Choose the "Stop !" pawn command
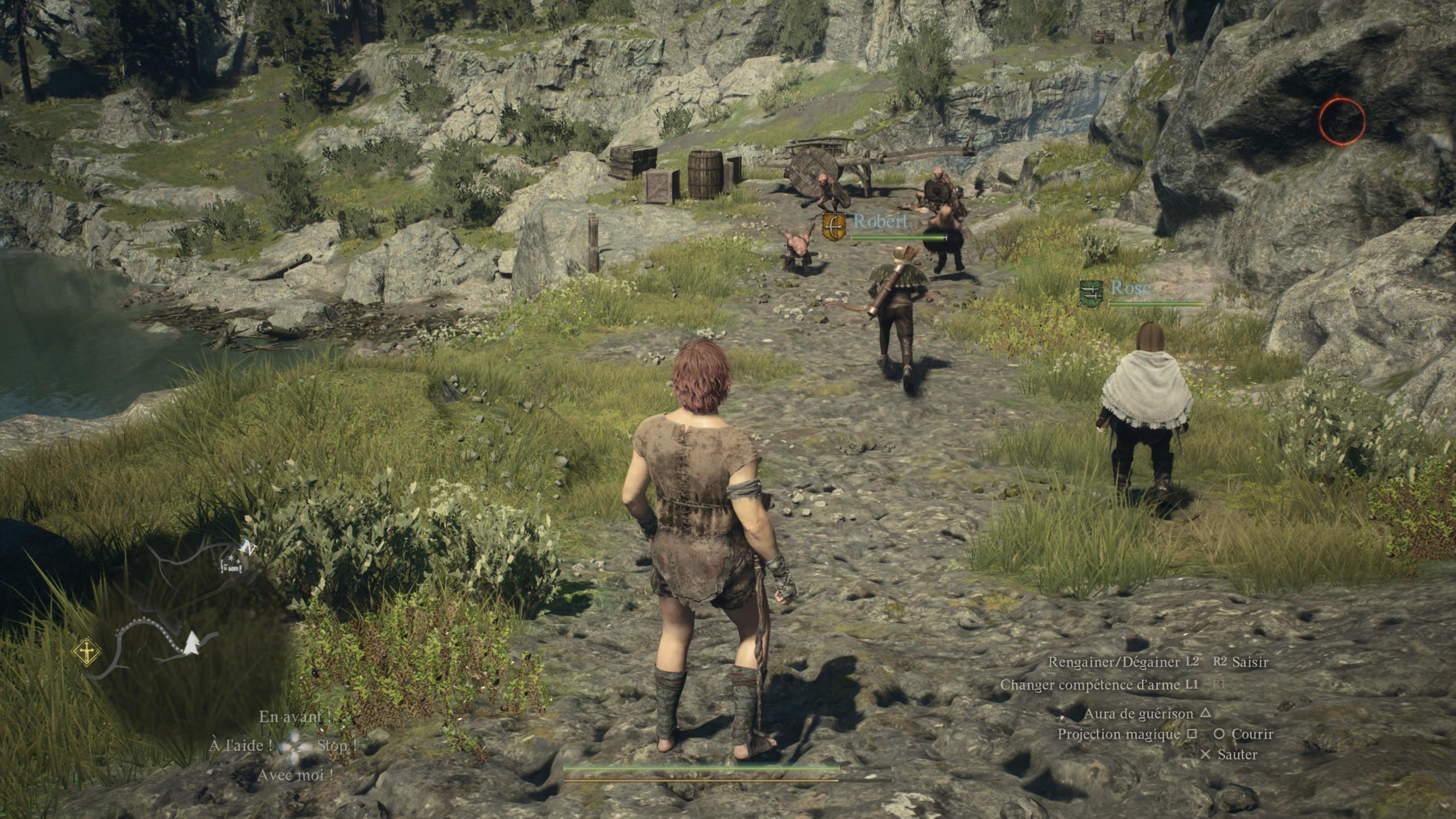This screenshot has width=1456, height=819. 337,746
